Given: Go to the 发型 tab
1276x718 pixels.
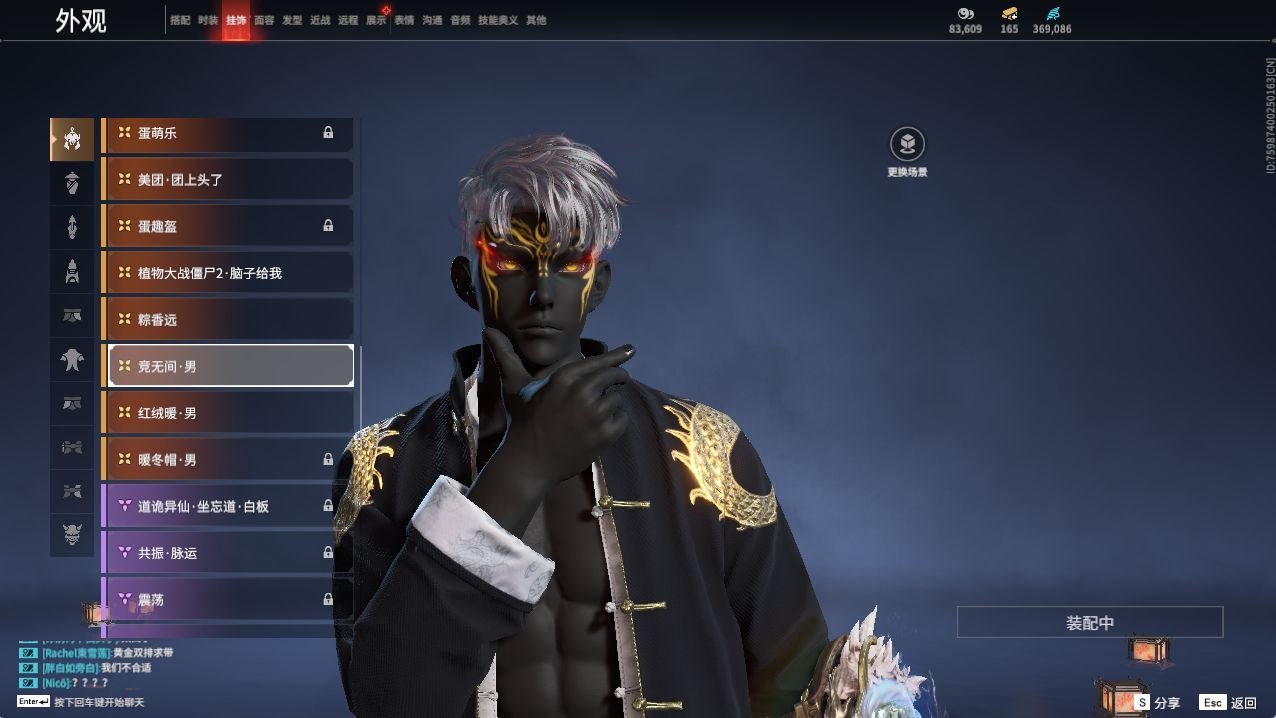Looking at the screenshot, I should [292, 20].
